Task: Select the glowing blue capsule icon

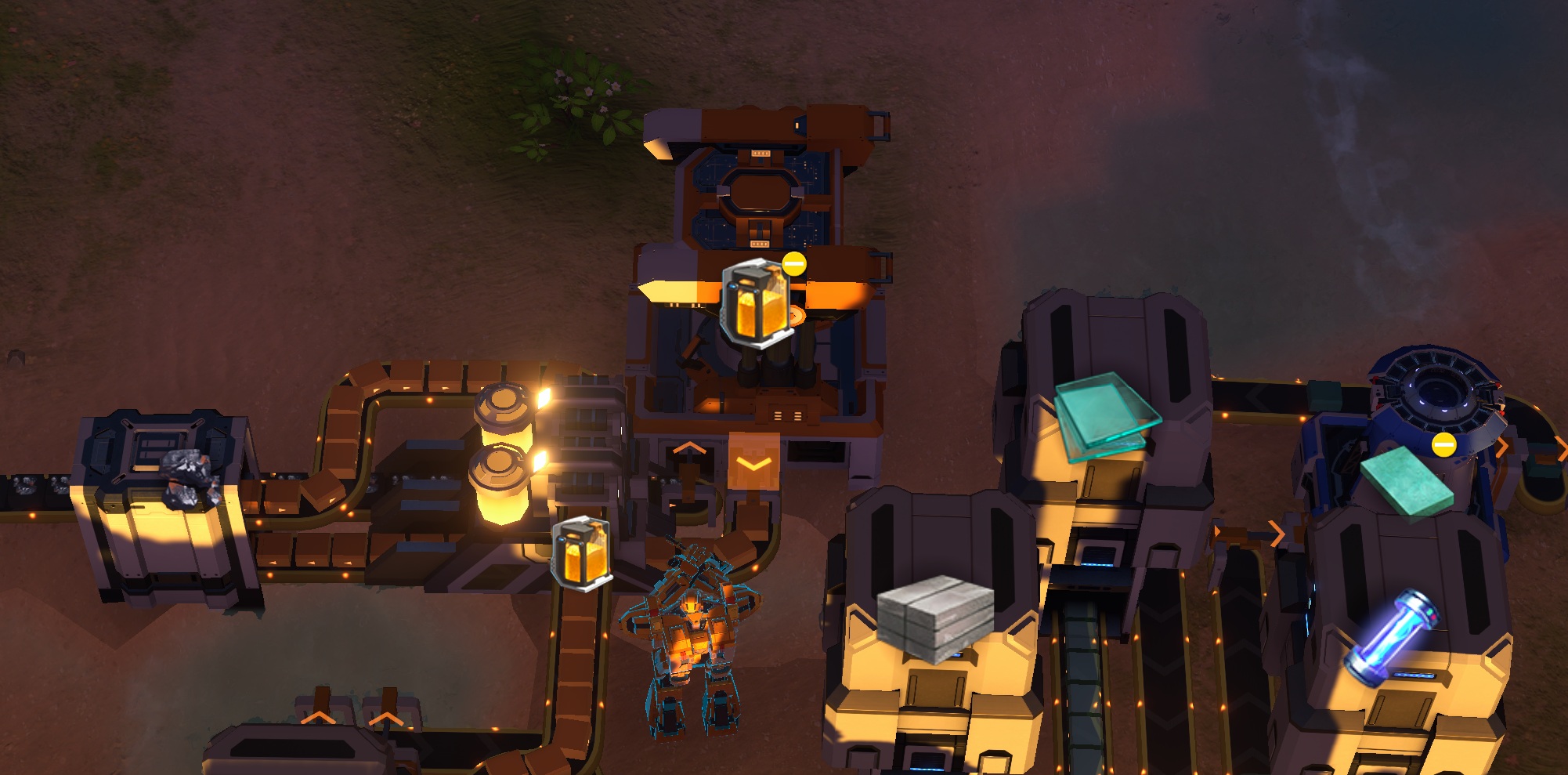Action: (x=1393, y=636)
